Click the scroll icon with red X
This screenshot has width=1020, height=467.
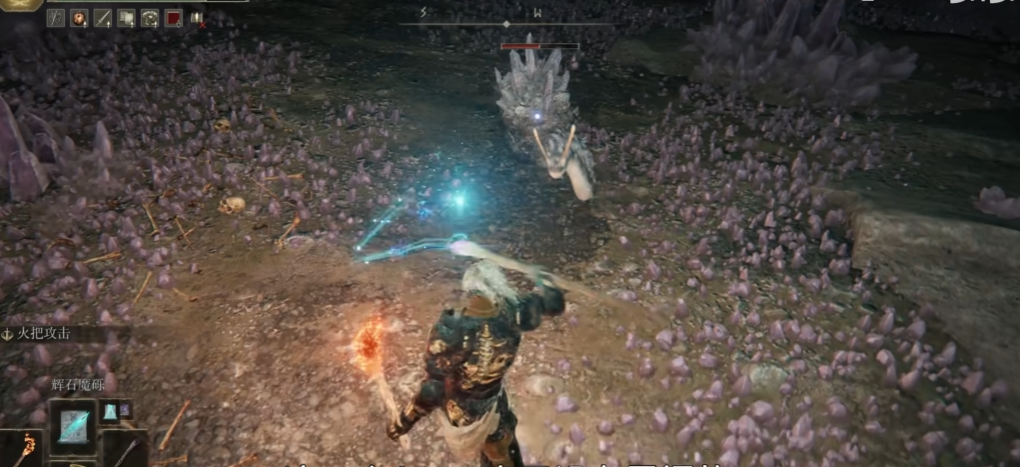point(196,18)
